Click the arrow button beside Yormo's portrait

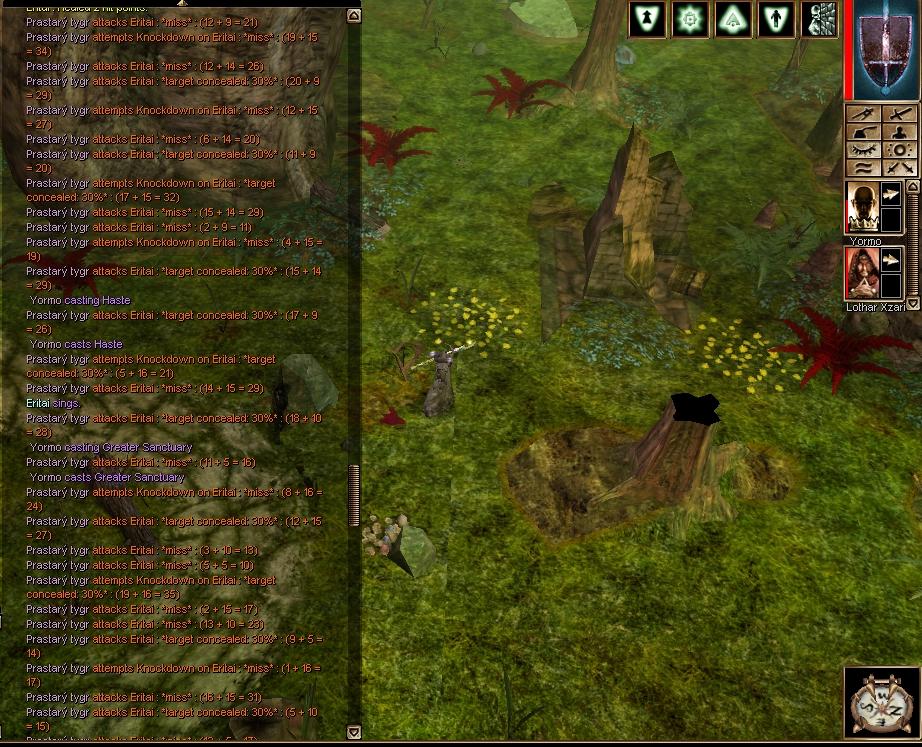pos(890,196)
